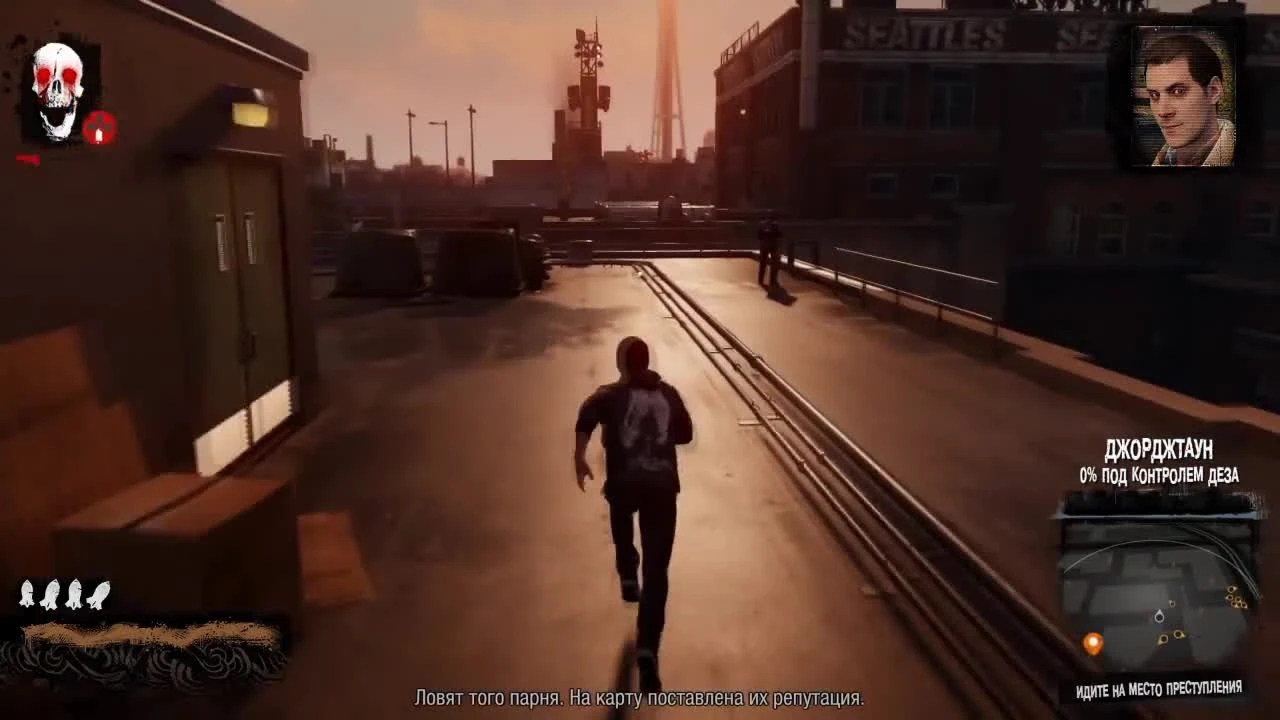Click the orange waypoint pin on minimap
The width and height of the screenshot is (1280, 720).
[x=1092, y=643]
